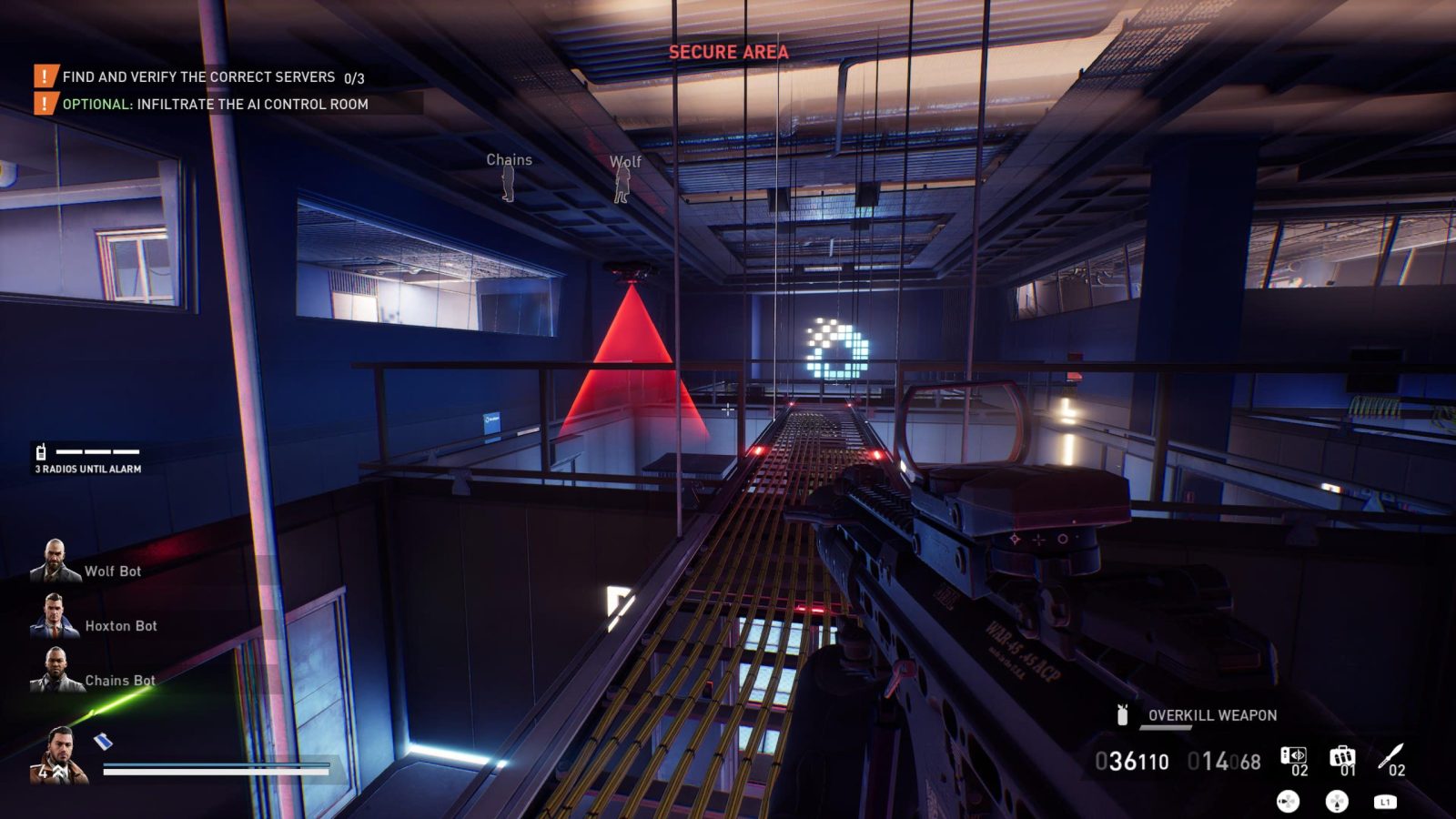Viewport: 1456px width, 819px height.
Task: Select Wolf Bot's teammate portrait
Action: 56,561
